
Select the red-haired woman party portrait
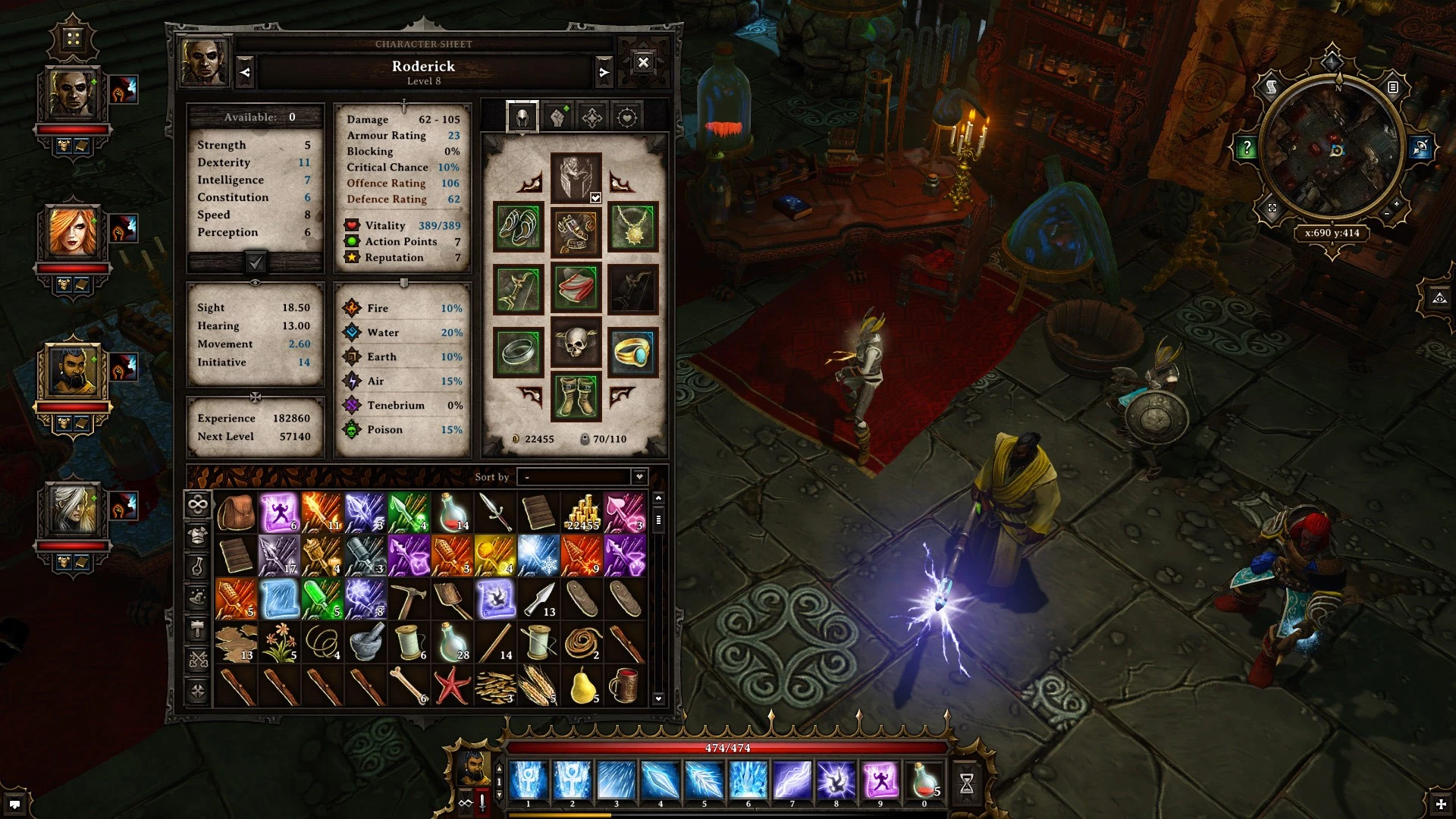[x=73, y=231]
